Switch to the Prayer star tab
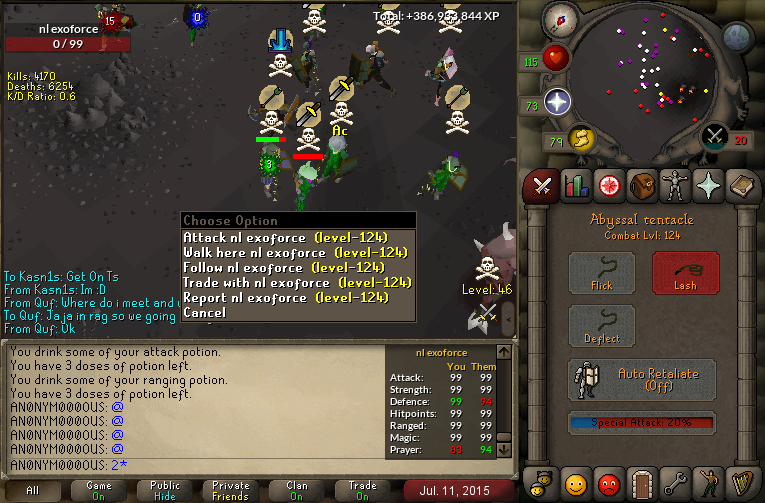The height and width of the screenshot is (503, 765). 709,185
